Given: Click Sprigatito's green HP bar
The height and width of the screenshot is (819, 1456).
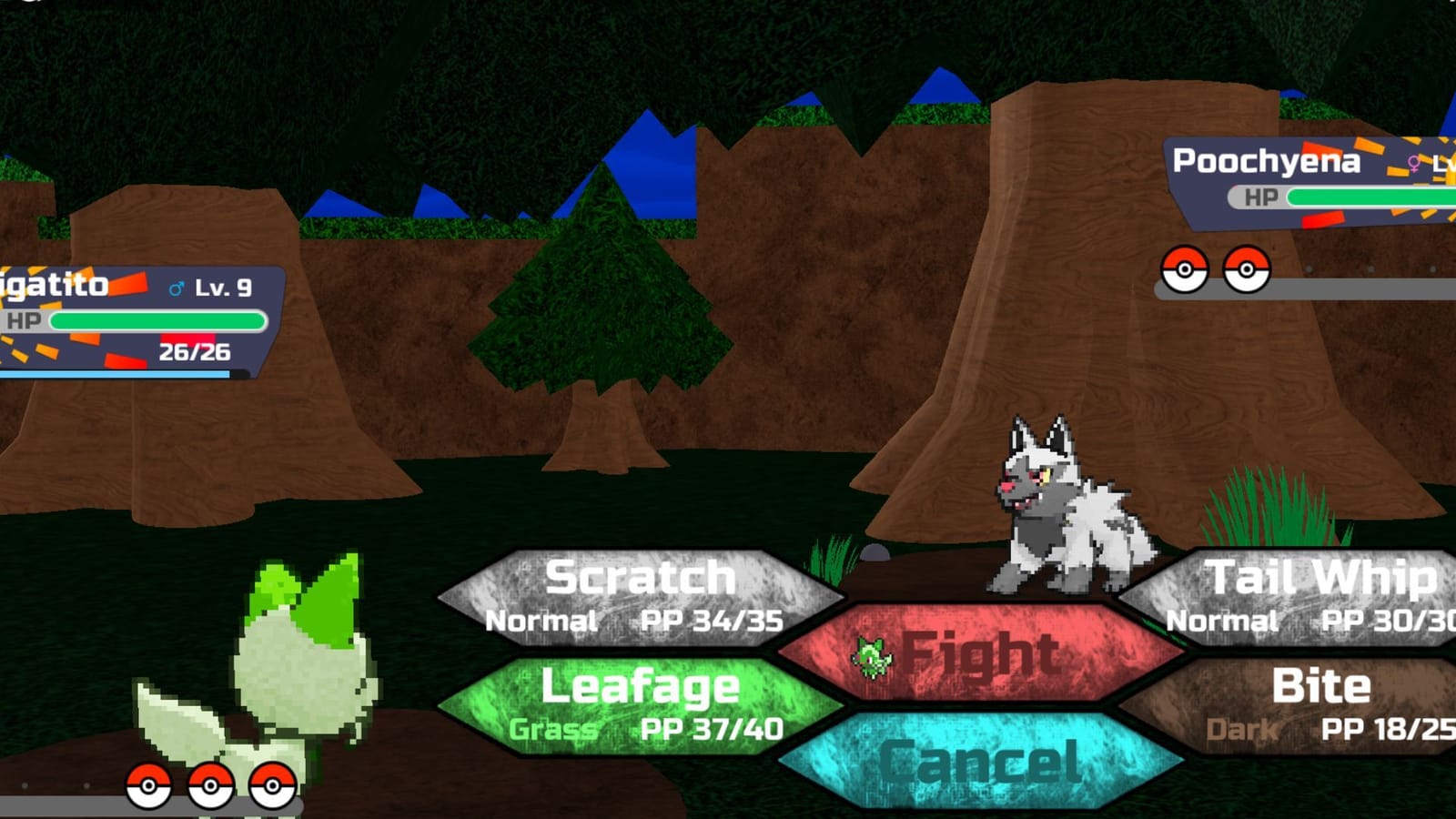Looking at the screenshot, I should pos(155,319).
